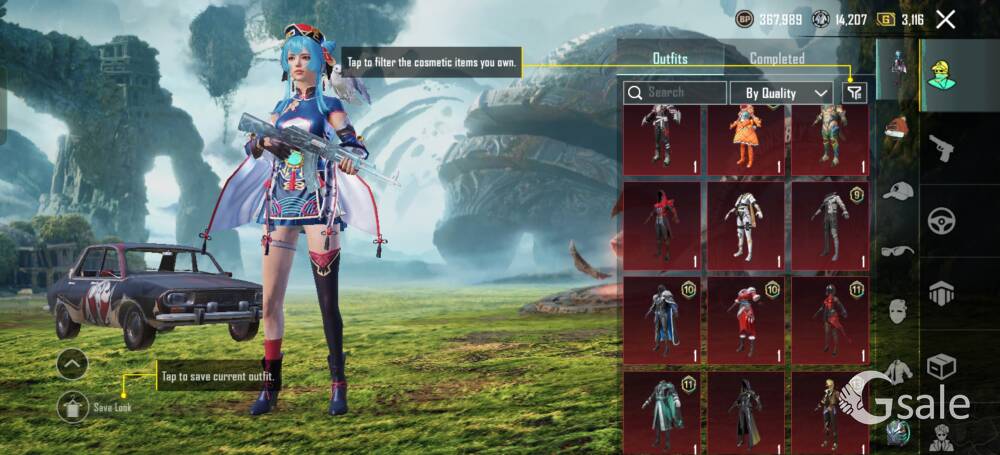Image resolution: width=1000 pixels, height=455 pixels.
Task: Switch to the steering wheel vehicle section
Action: 941,221
